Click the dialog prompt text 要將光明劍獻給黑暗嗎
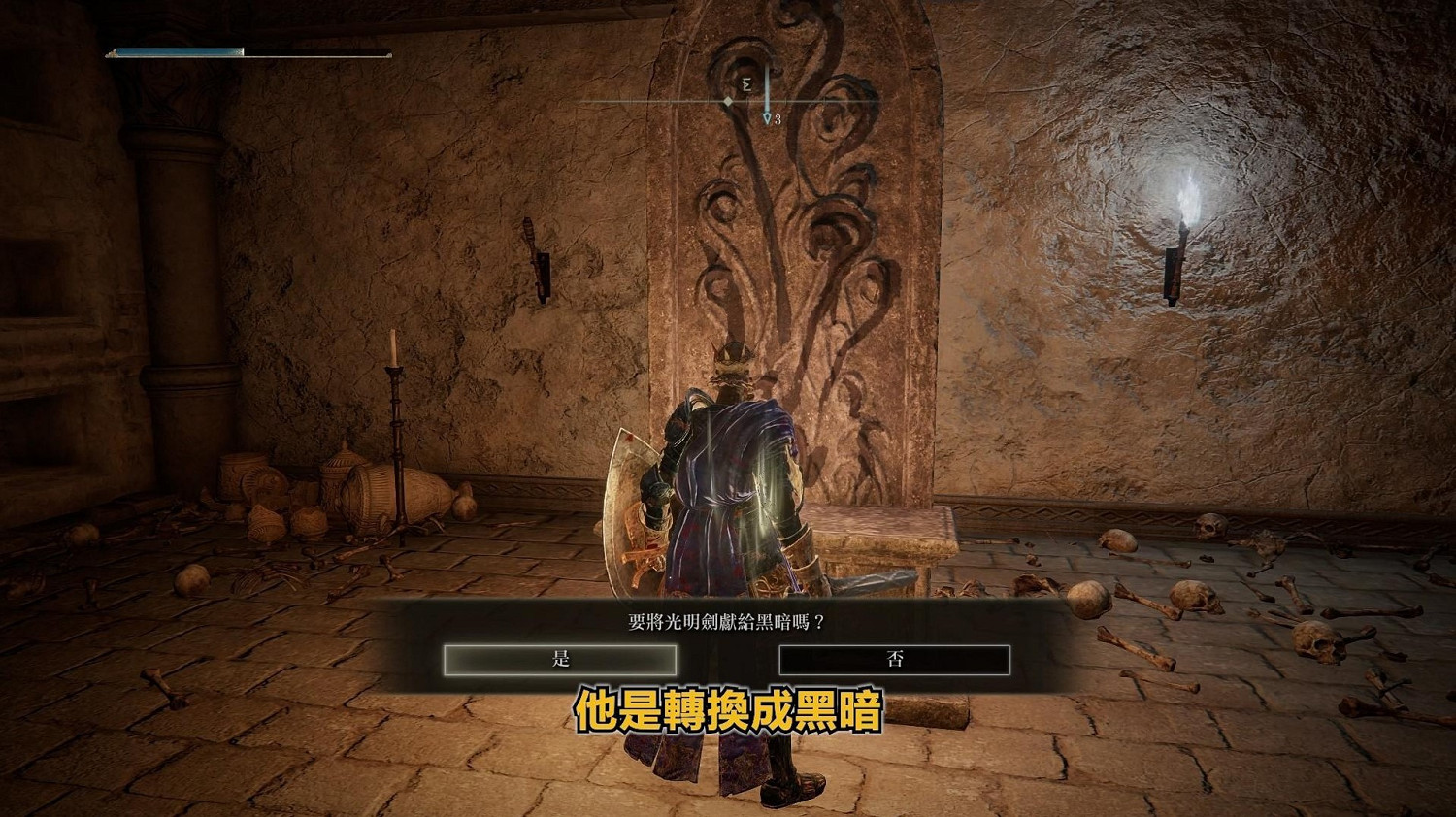The image size is (1456, 817). pyautogui.click(x=726, y=618)
